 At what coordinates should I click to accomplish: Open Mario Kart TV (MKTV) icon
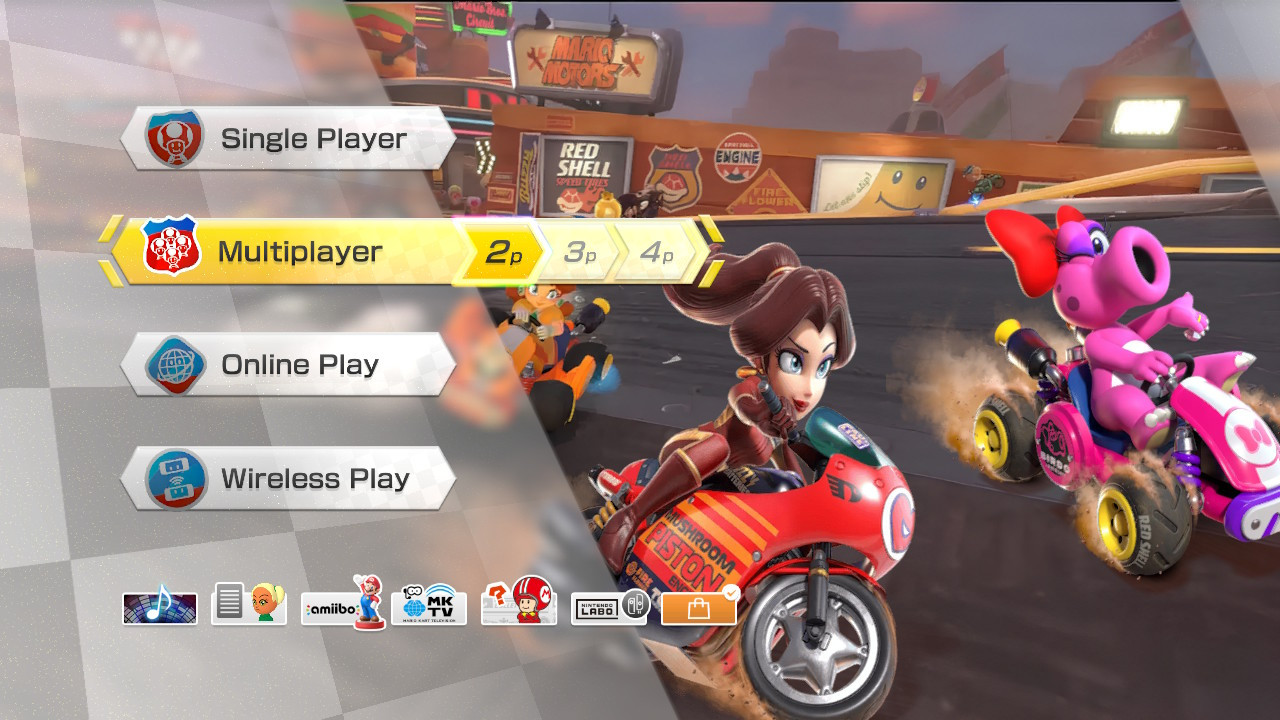pos(430,605)
